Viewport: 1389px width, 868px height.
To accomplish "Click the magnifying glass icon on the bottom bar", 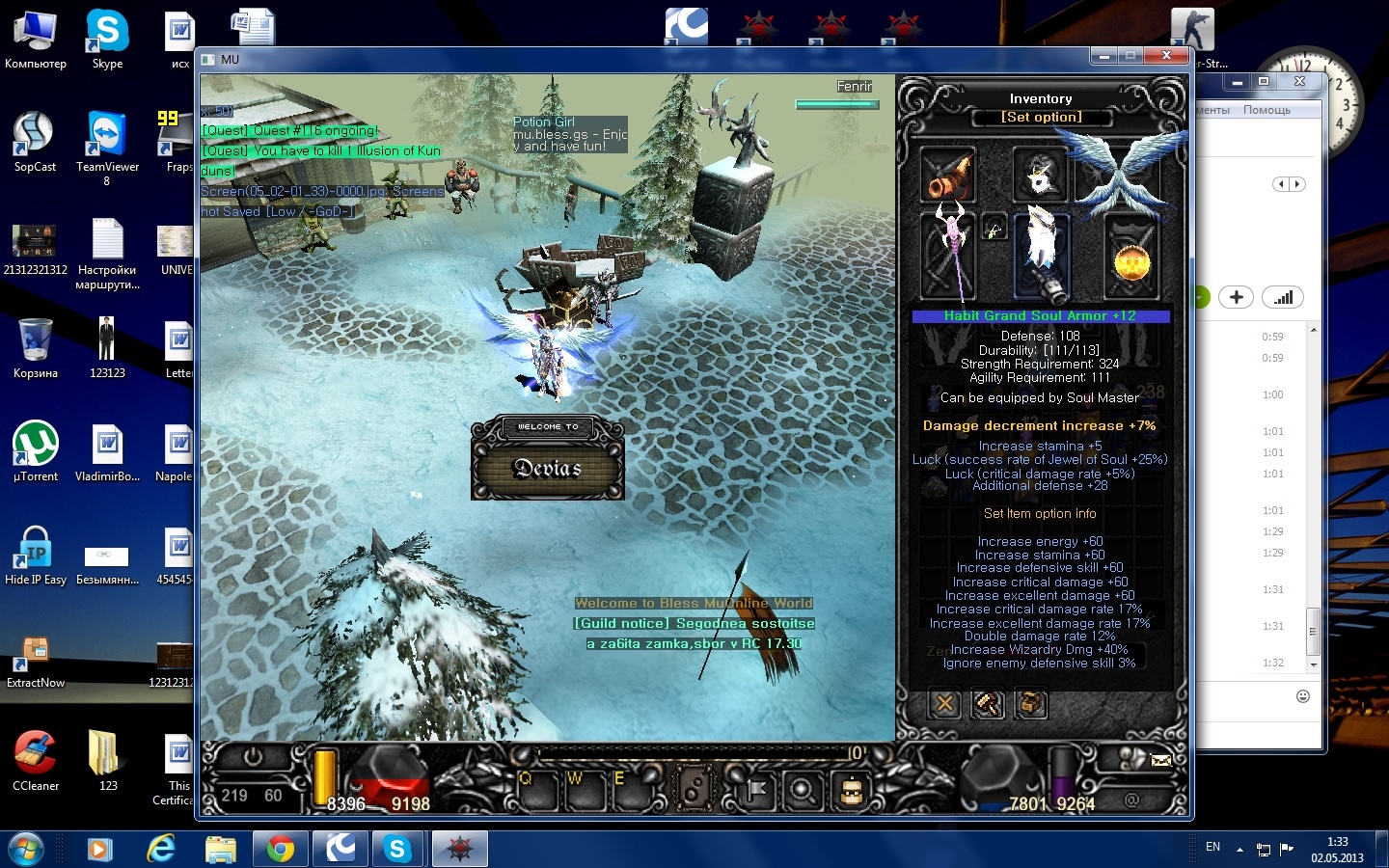I will point(803,791).
